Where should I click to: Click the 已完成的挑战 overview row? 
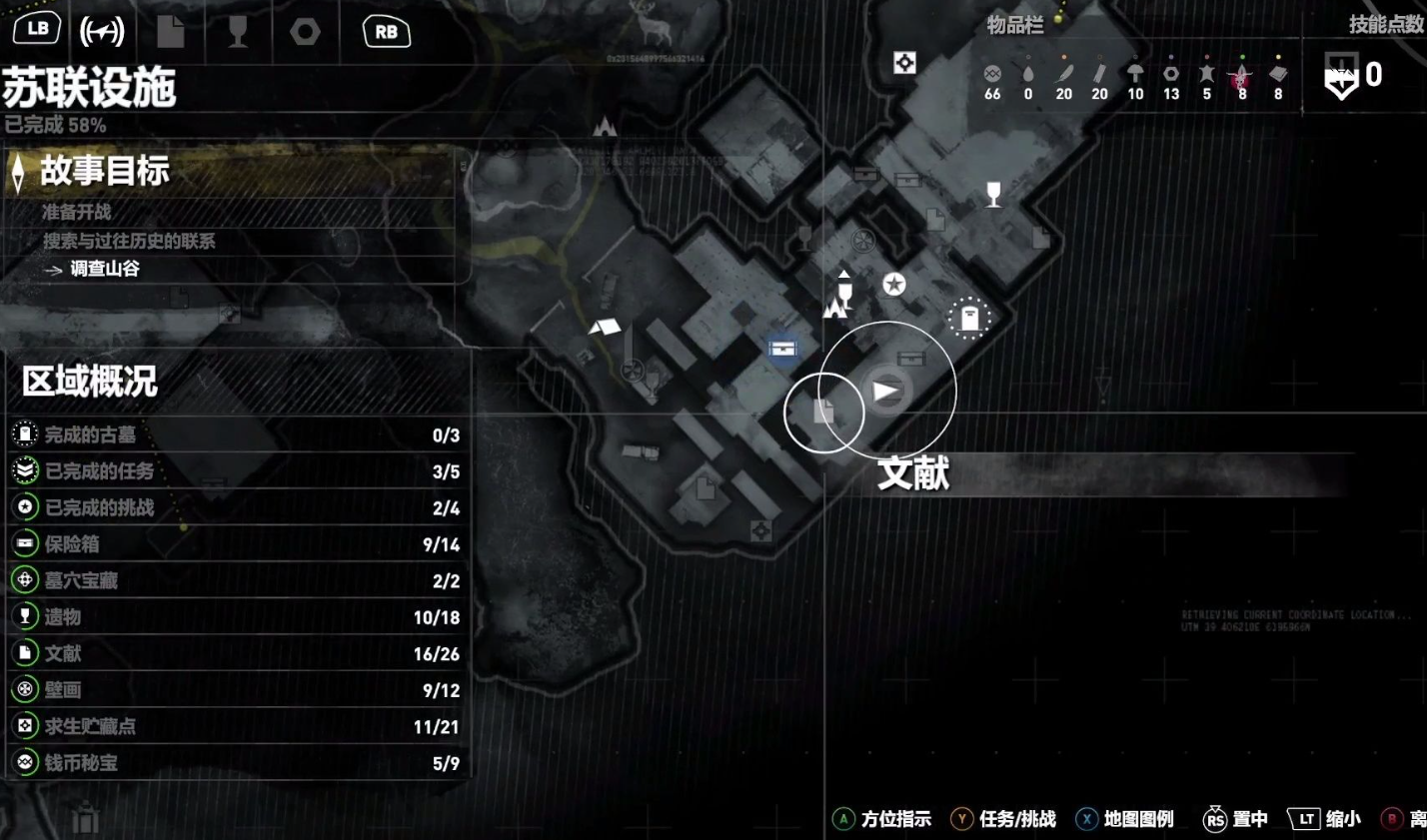pyautogui.click(x=236, y=507)
